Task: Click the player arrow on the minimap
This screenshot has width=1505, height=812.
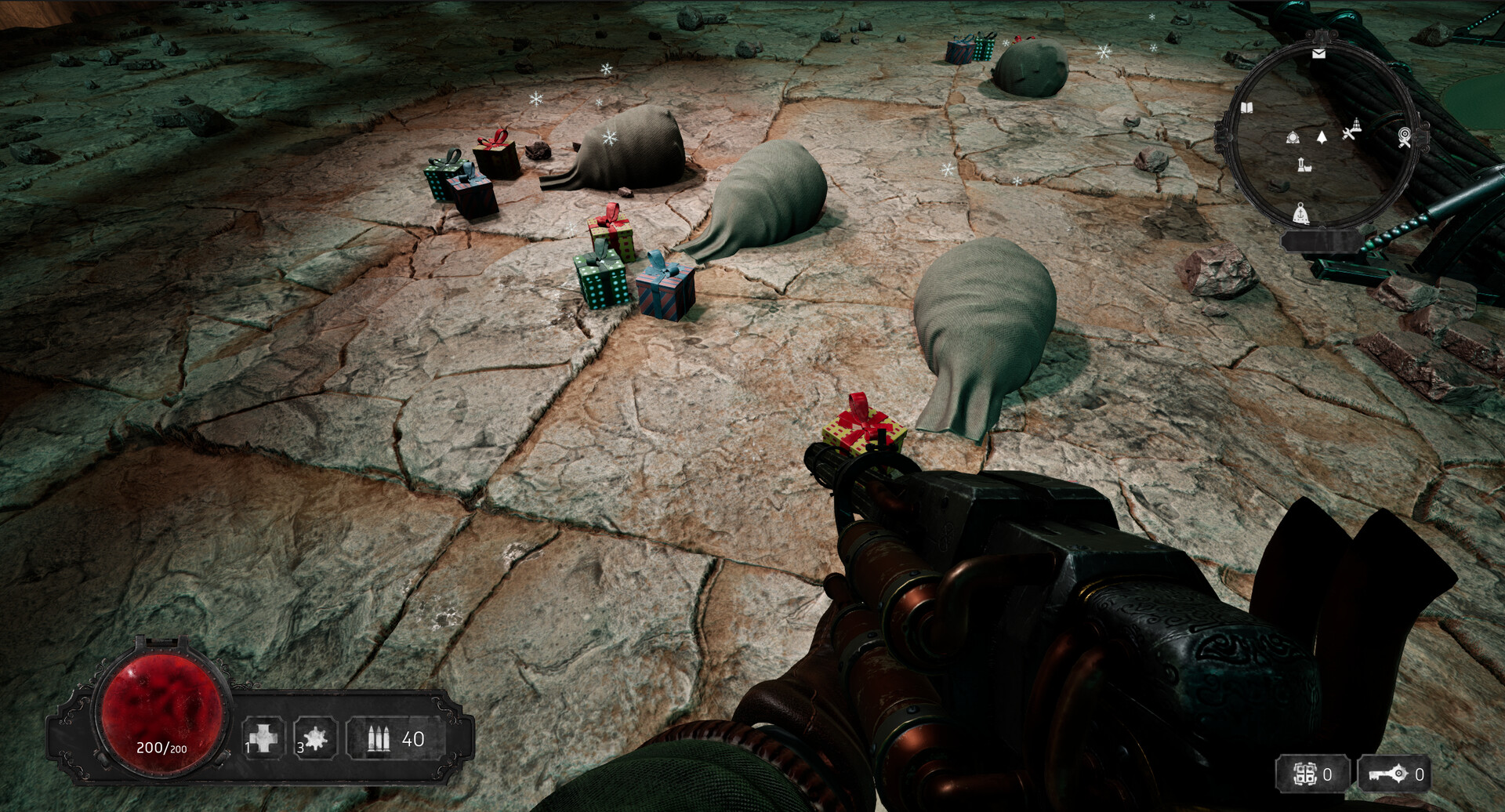Action: [x=1322, y=138]
